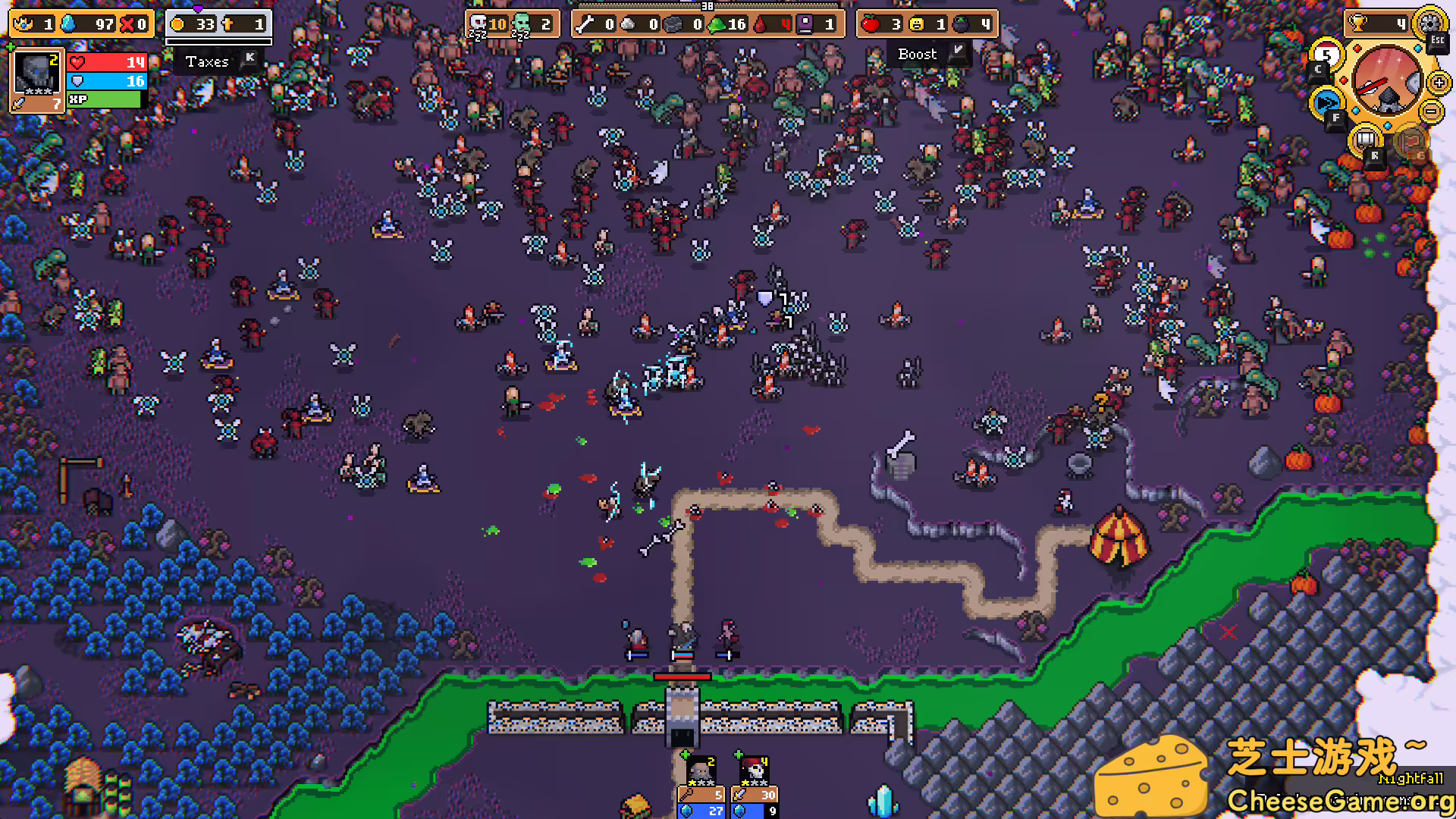Select the skeleton pirate hero card
Viewport: 1456px width, 819px height.
[x=755, y=771]
